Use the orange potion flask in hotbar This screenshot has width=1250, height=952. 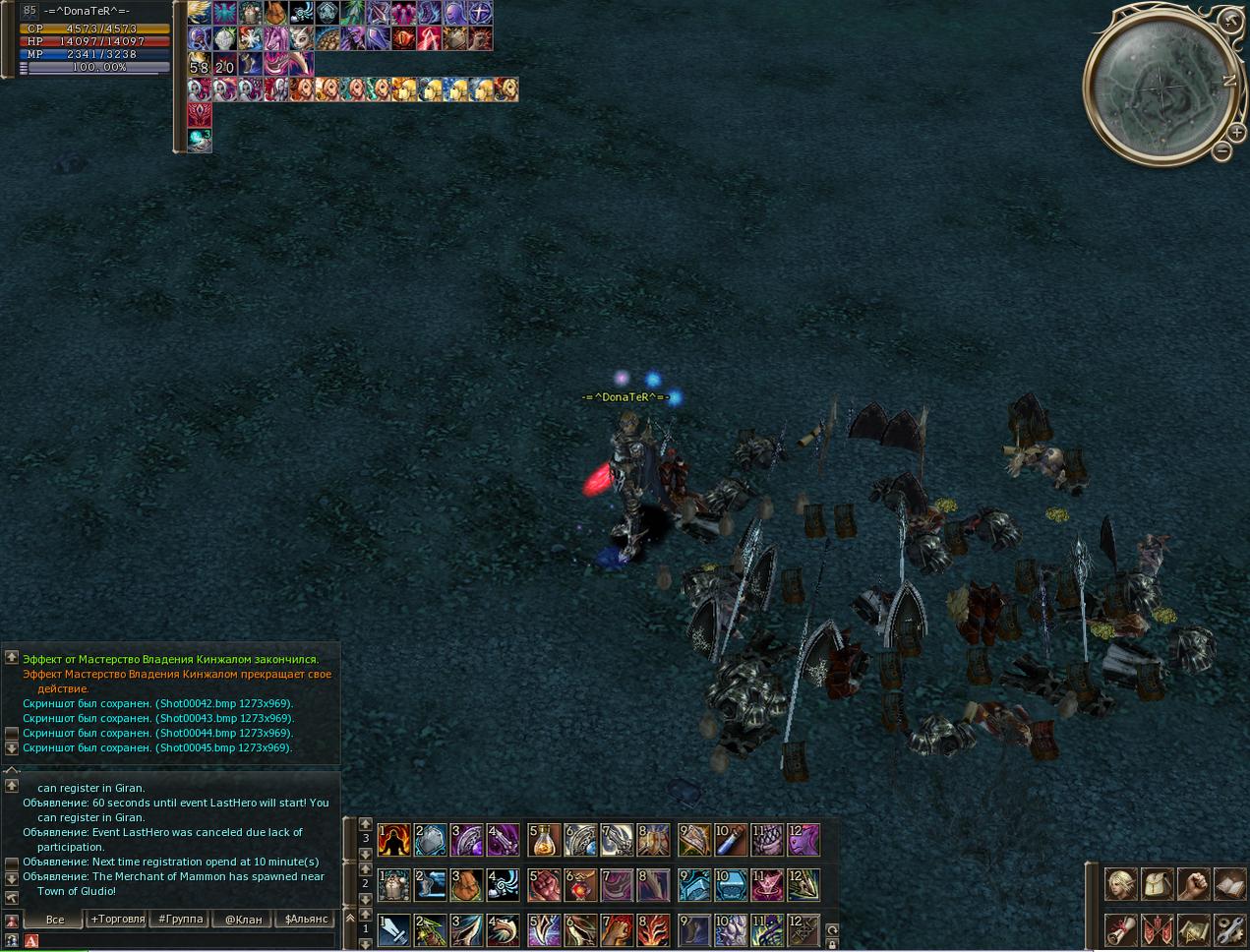click(543, 840)
